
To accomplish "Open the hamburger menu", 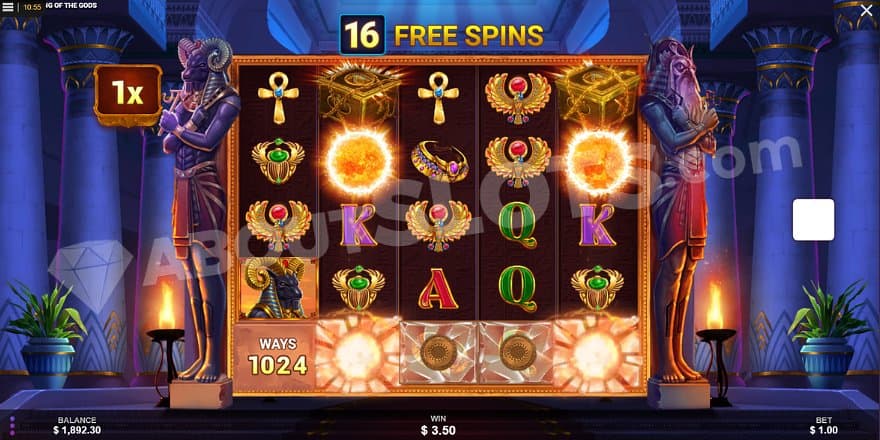I will point(8,7).
